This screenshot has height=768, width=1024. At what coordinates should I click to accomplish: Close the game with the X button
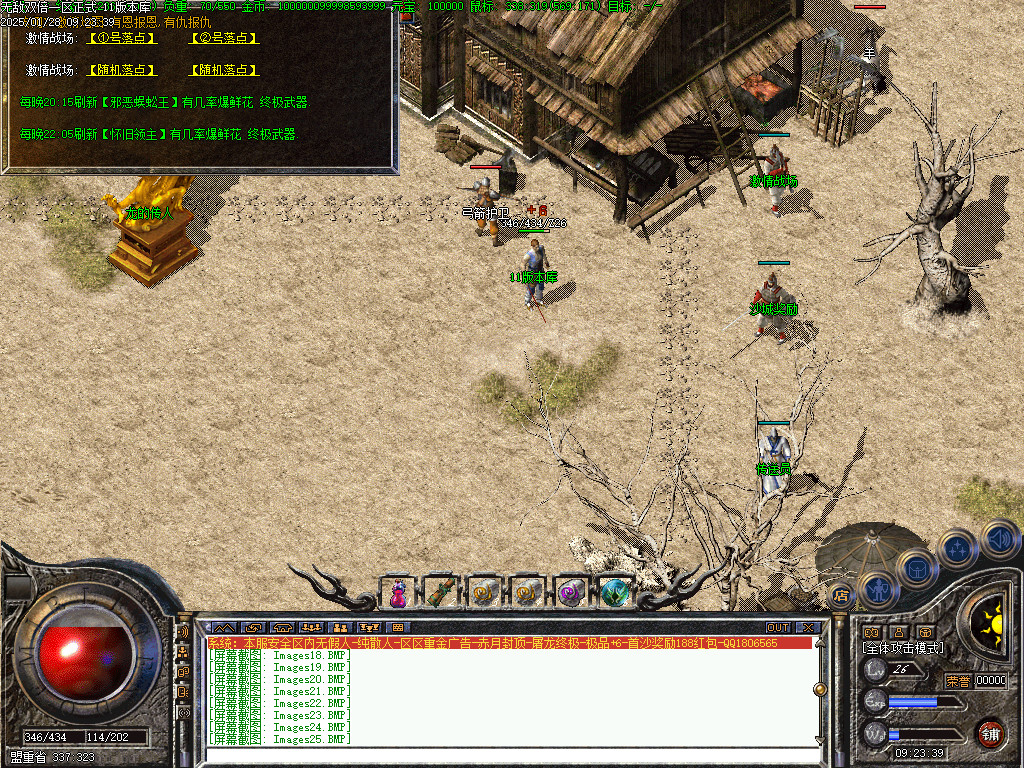pyautogui.click(x=807, y=628)
